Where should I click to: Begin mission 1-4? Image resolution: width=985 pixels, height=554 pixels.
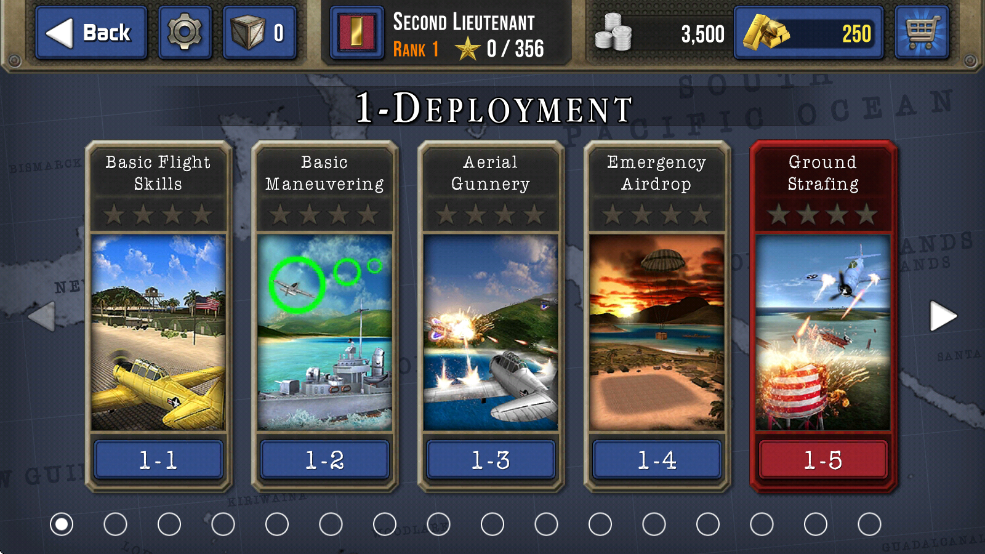(x=656, y=460)
